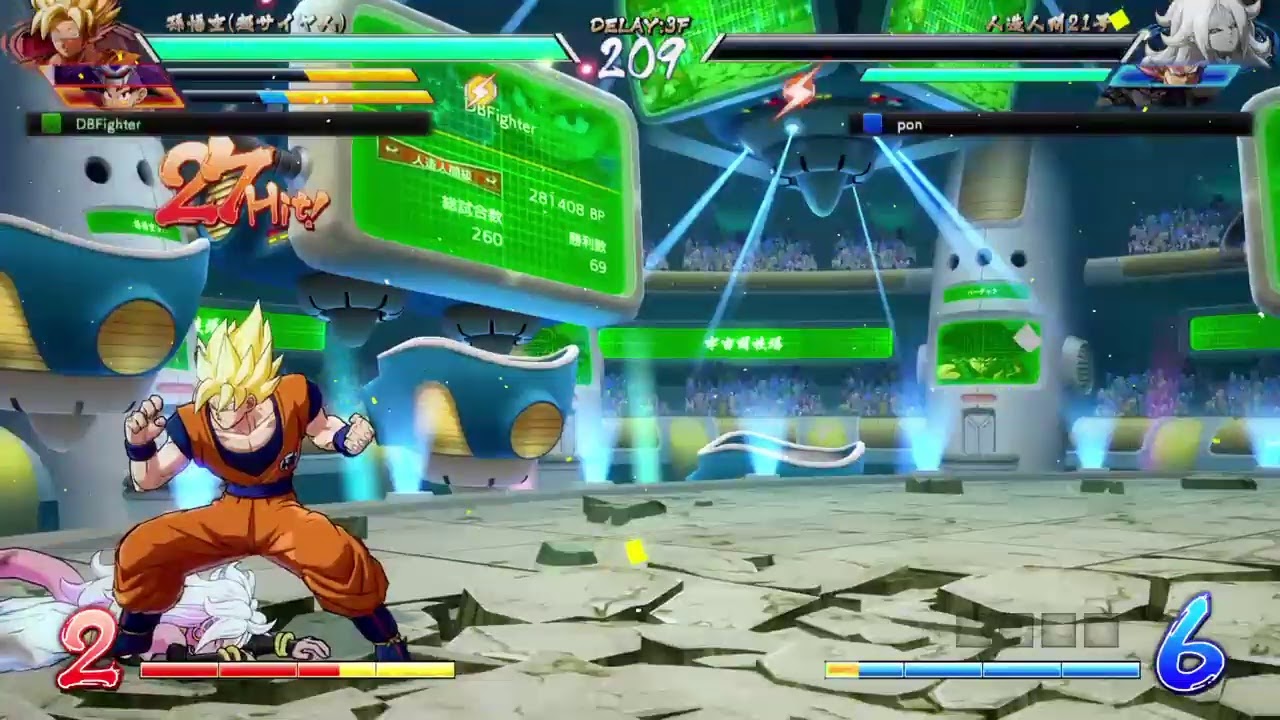Click the yellow lightning bolt emblem above DBFighter
This screenshot has width=1280, height=720.
480,88
